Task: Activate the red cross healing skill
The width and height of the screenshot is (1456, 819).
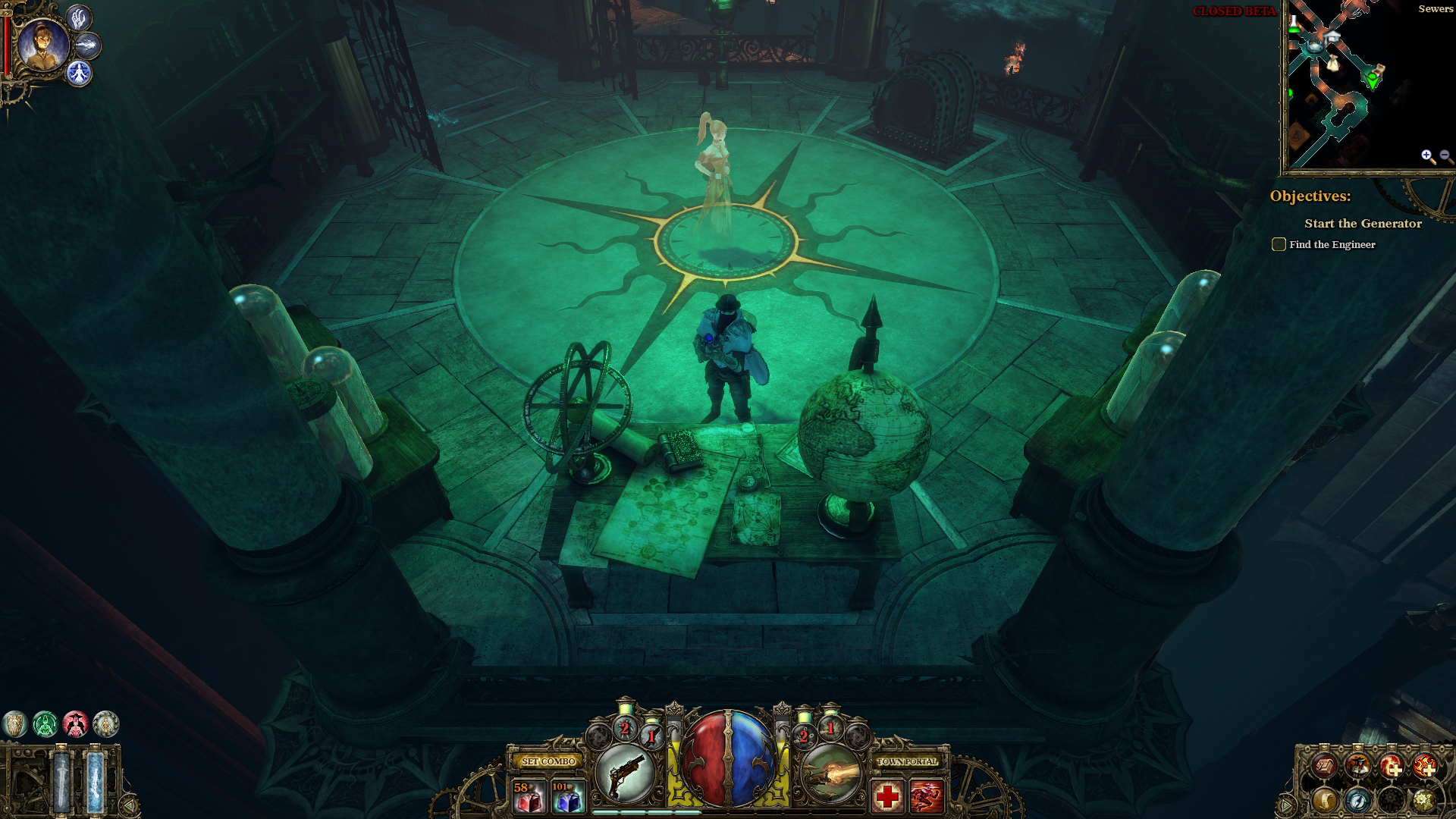Action: coord(887,796)
